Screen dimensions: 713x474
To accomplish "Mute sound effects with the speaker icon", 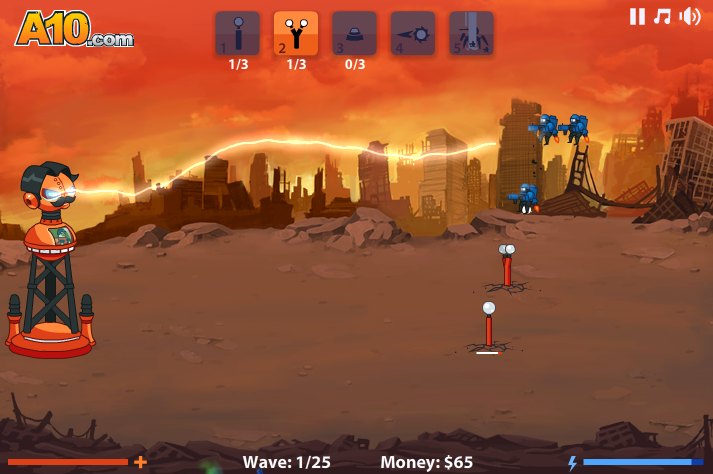I will [690, 16].
